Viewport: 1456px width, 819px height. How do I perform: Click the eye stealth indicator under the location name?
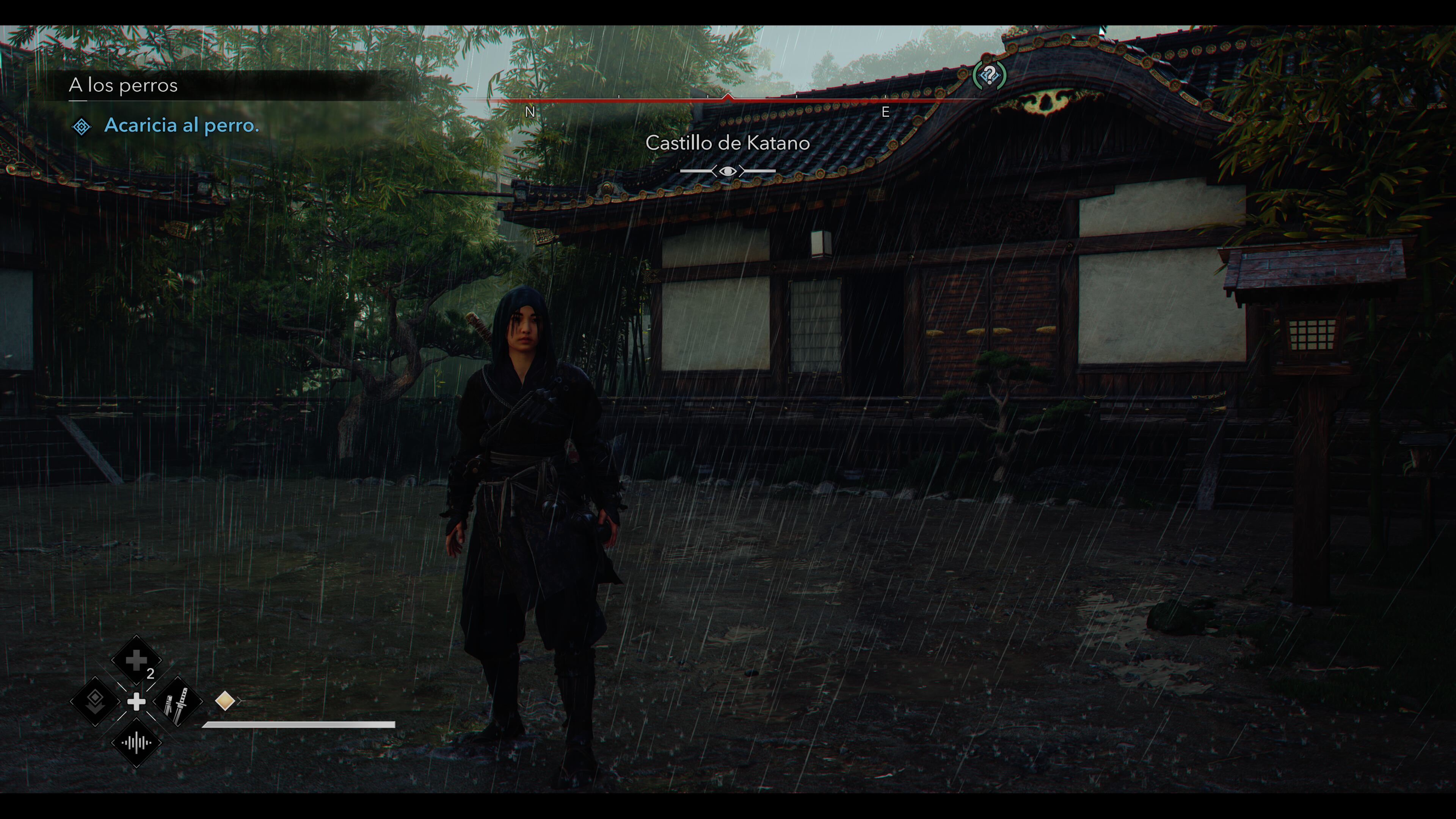728,171
